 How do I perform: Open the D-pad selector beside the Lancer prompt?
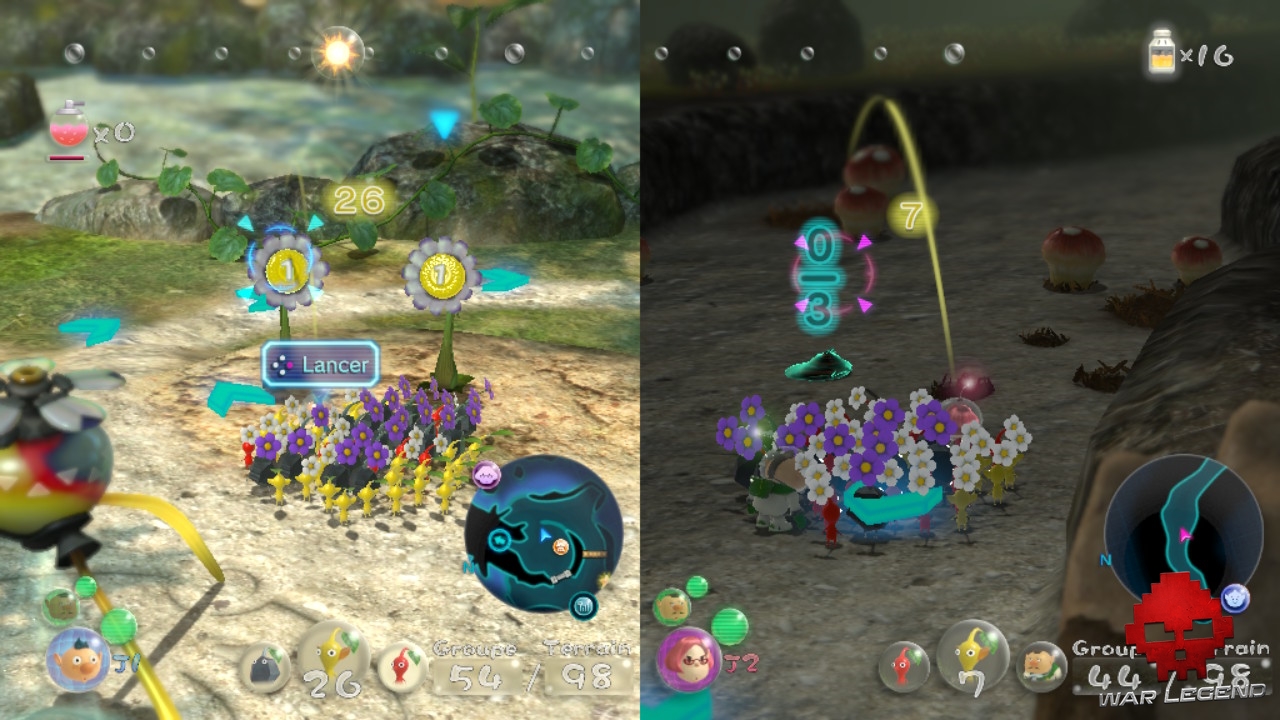click(281, 365)
